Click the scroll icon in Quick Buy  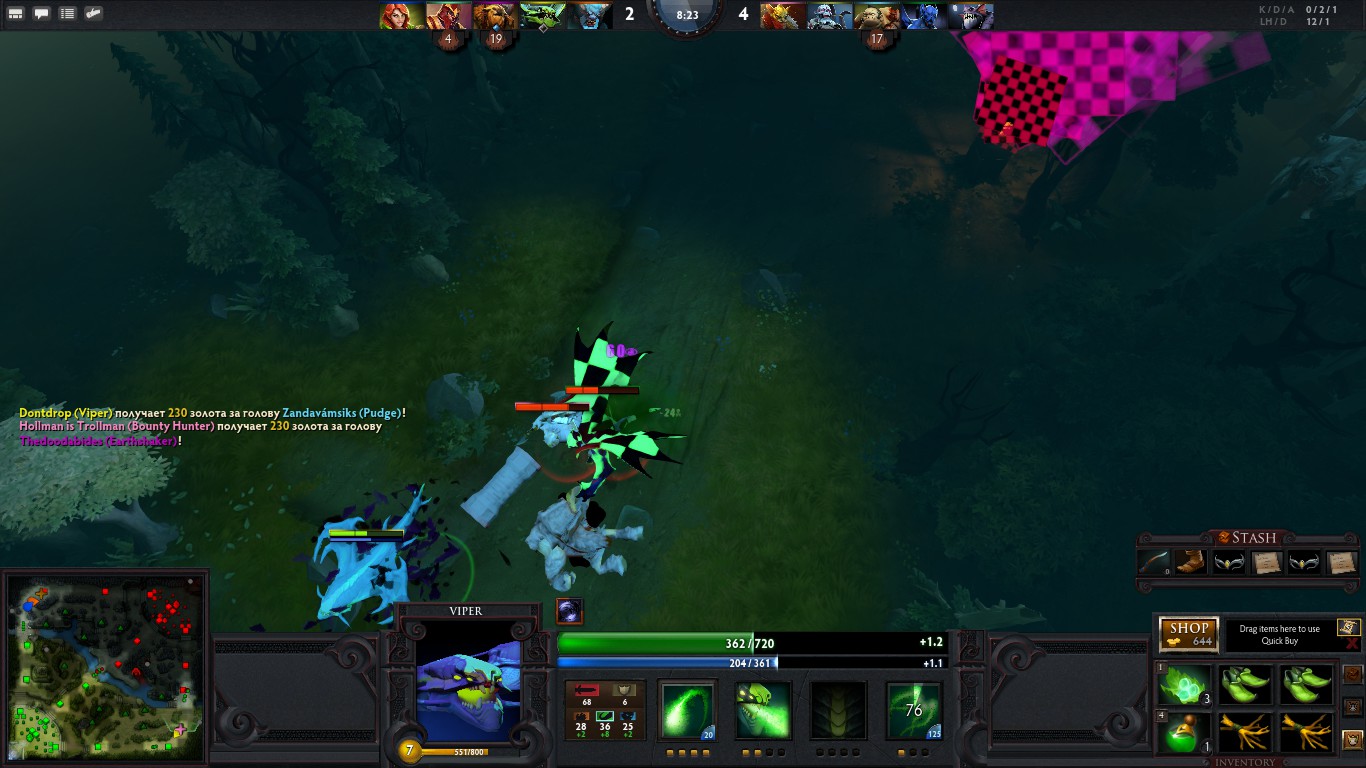click(1348, 627)
